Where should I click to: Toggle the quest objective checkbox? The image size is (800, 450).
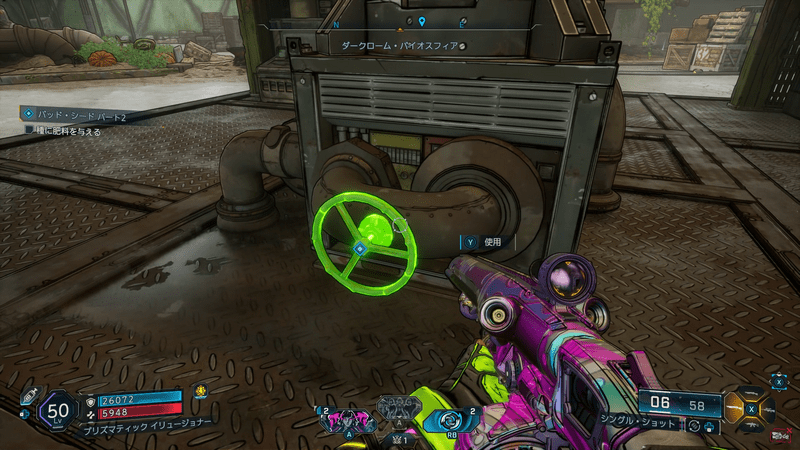coord(30,131)
